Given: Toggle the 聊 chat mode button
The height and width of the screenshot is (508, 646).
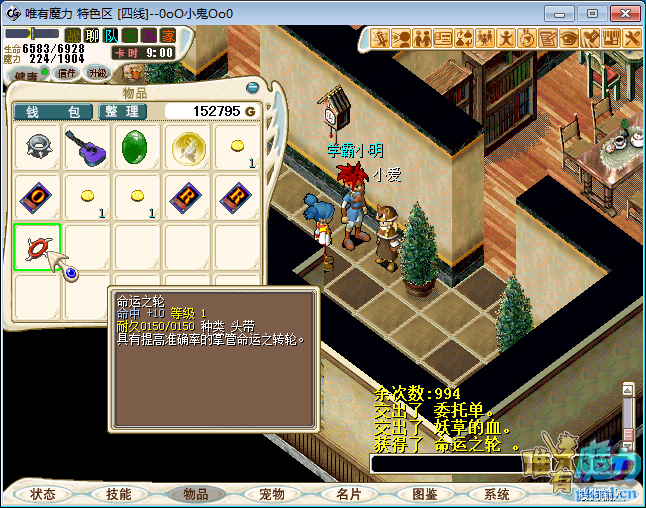Looking at the screenshot, I should 91,36.
